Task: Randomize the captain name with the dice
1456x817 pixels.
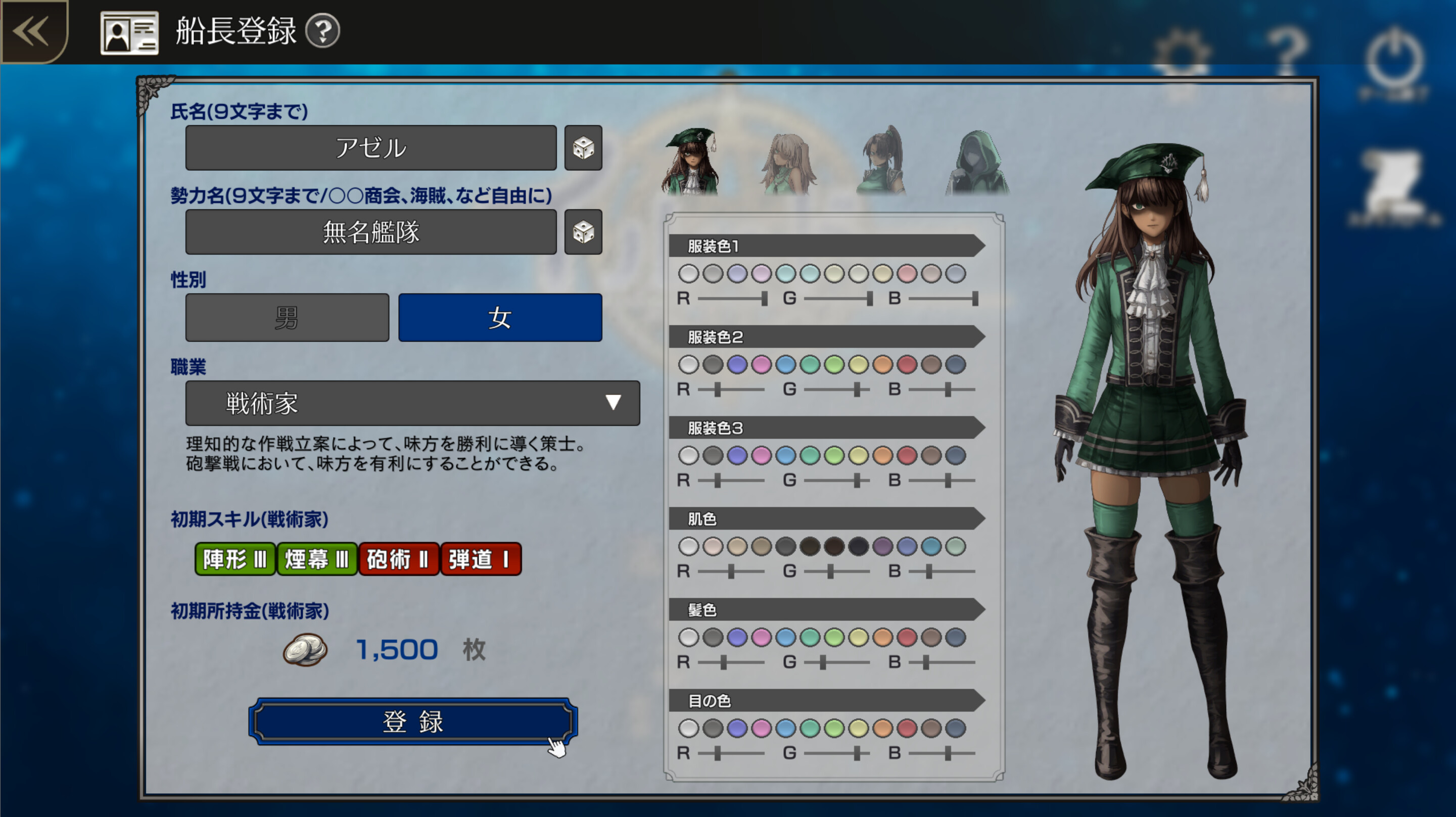Action: (583, 148)
